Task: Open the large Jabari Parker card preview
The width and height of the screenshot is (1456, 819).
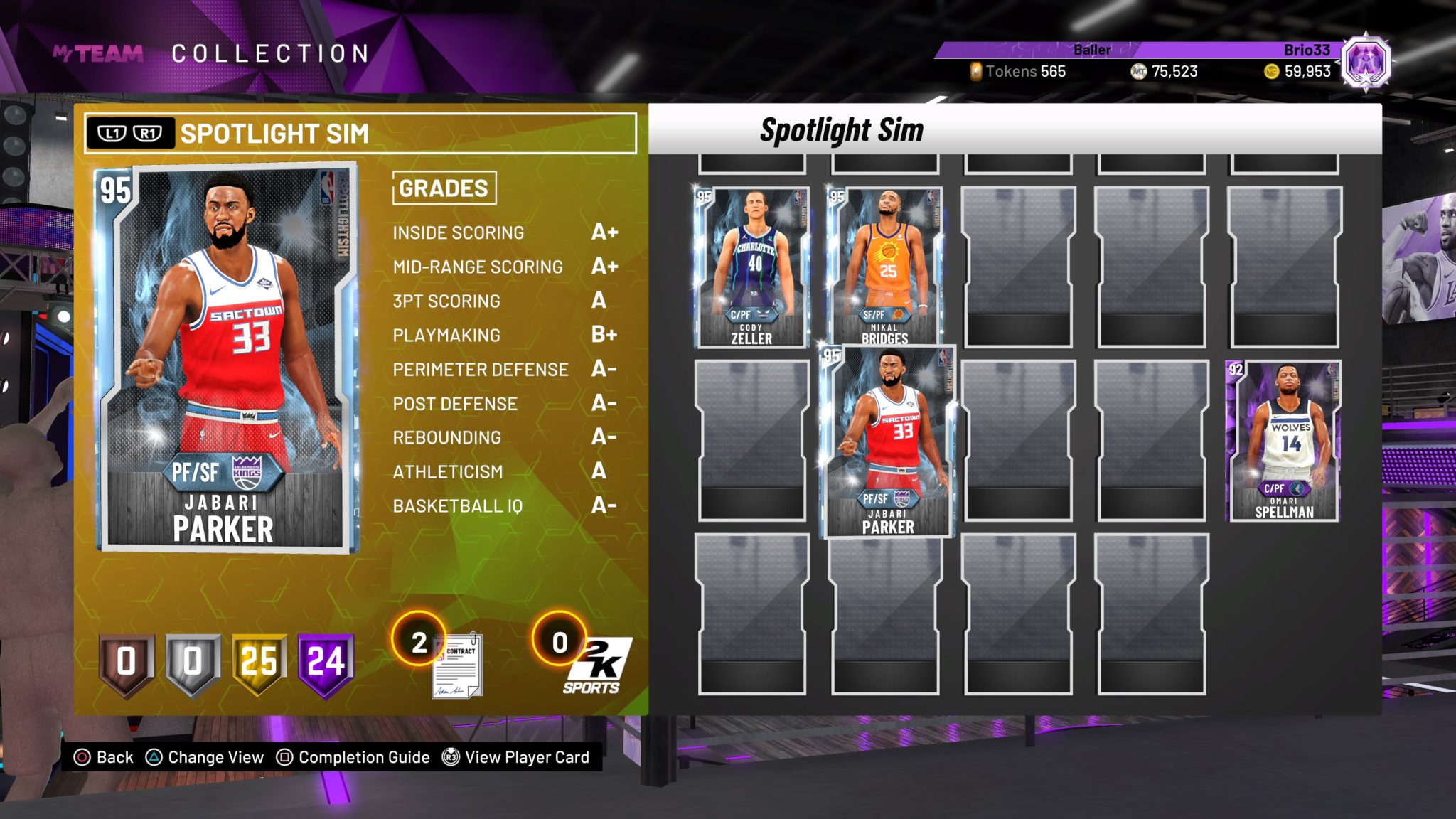Action: pos(227,358)
